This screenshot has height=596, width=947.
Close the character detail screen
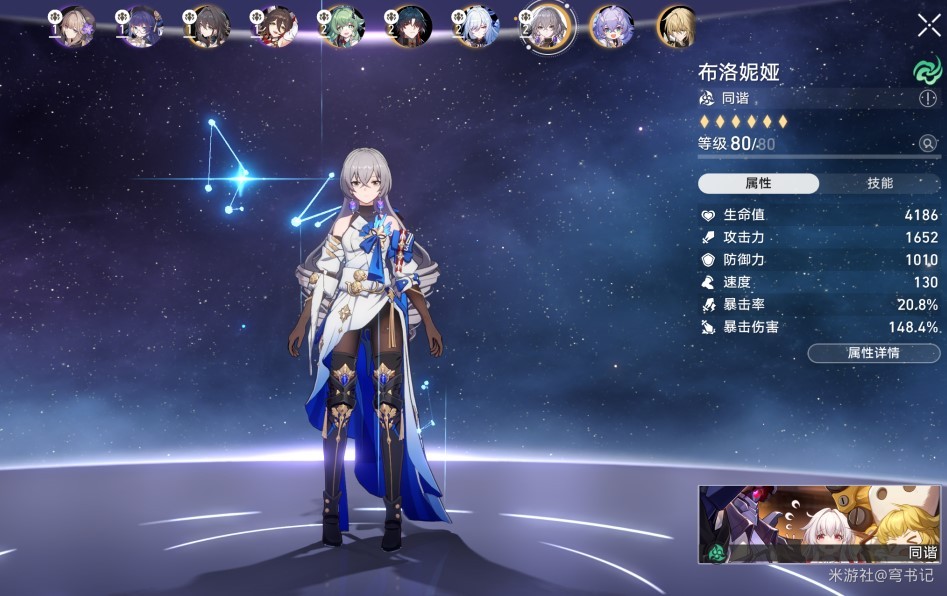[x=928, y=25]
